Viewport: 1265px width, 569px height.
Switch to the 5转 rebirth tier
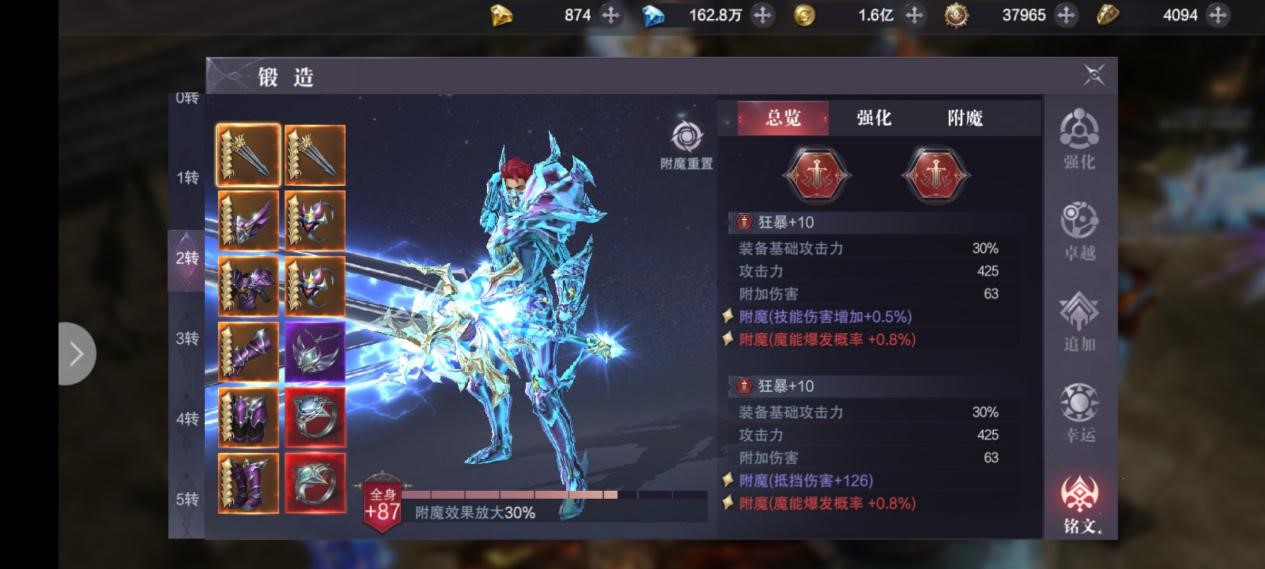188,499
